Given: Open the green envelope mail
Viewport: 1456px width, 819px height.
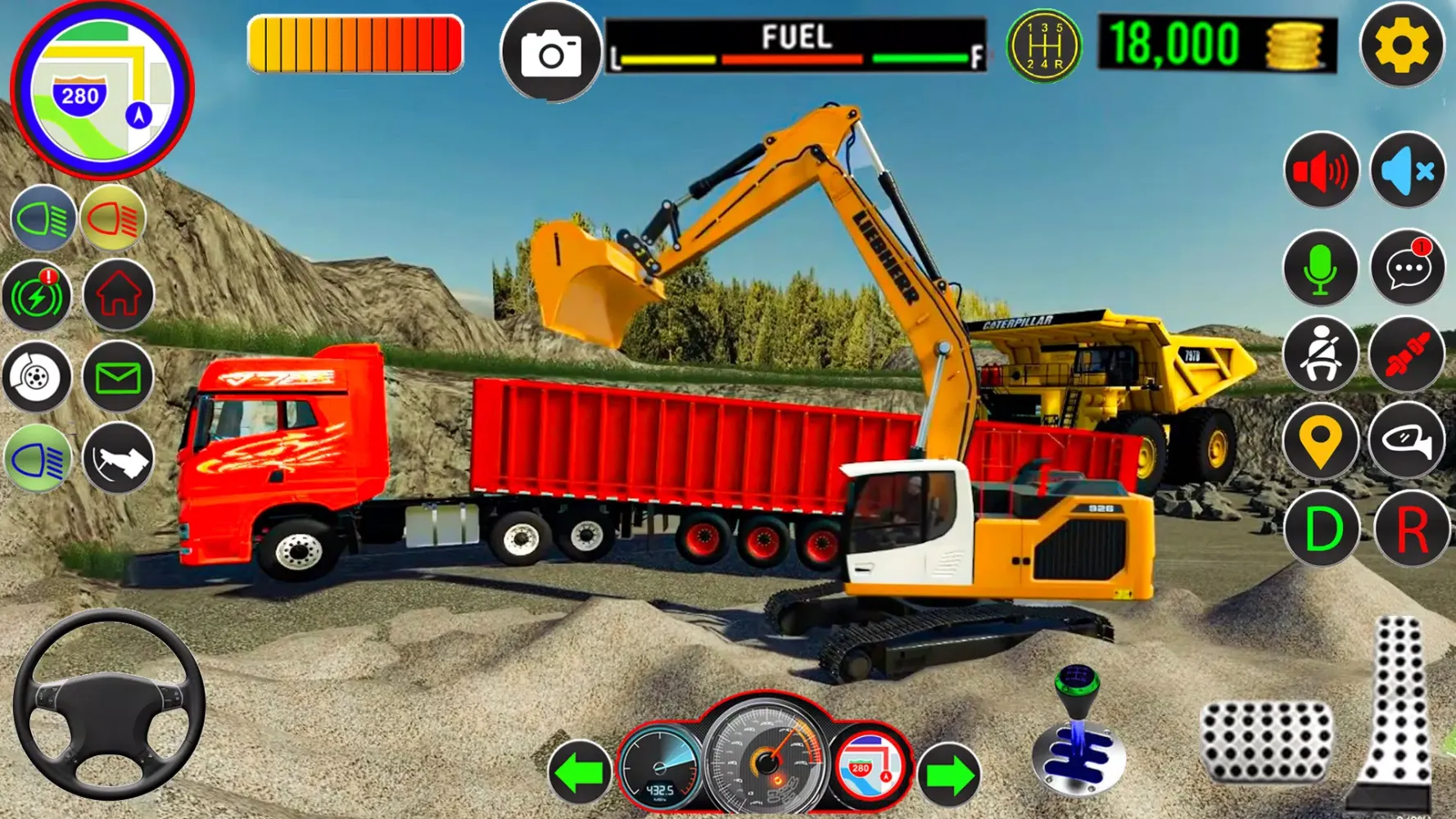Looking at the screenshot, I should [x=118, y=378].
